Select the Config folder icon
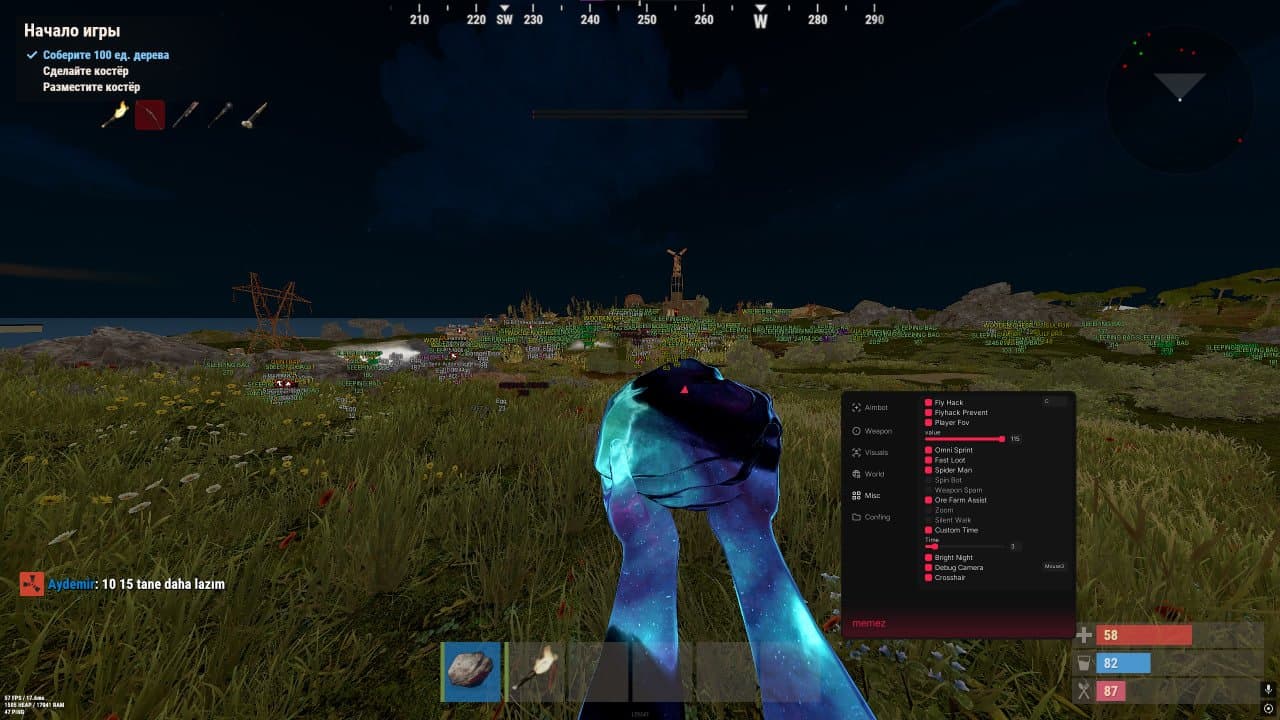Viewport: 1280px width, 720px height. click(856, 517)
